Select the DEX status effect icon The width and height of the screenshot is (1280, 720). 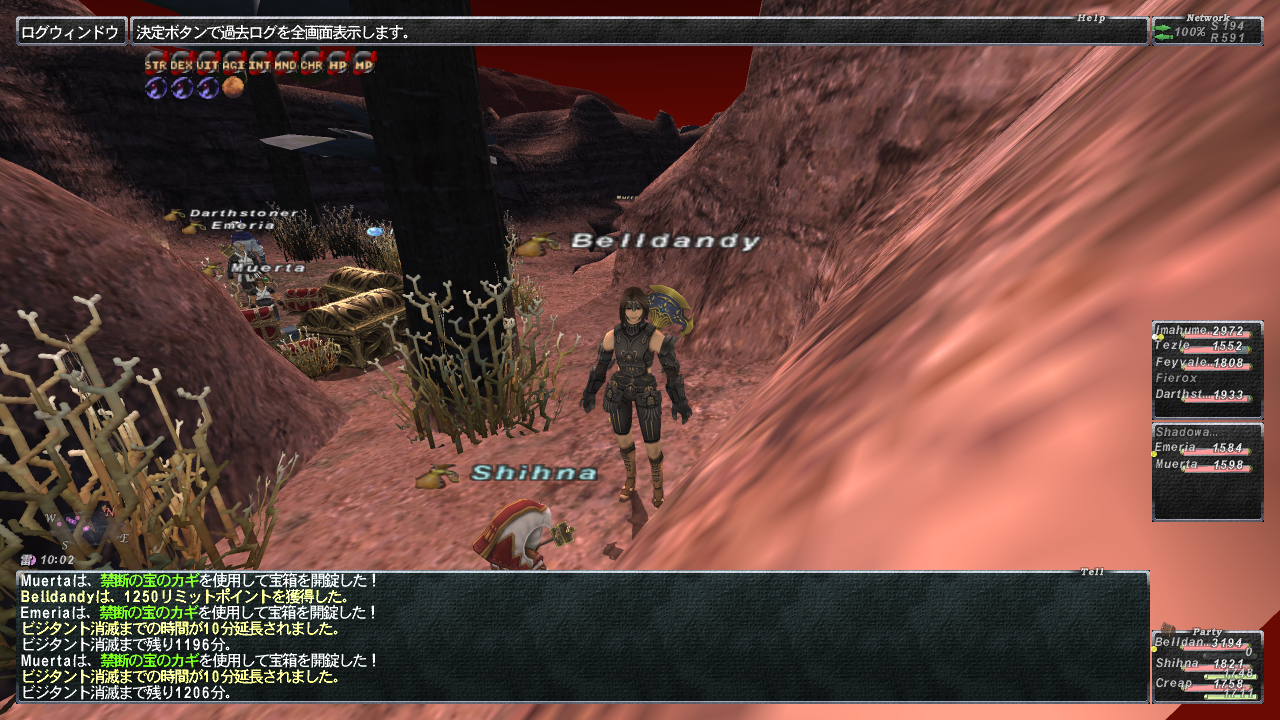point(181,63)
